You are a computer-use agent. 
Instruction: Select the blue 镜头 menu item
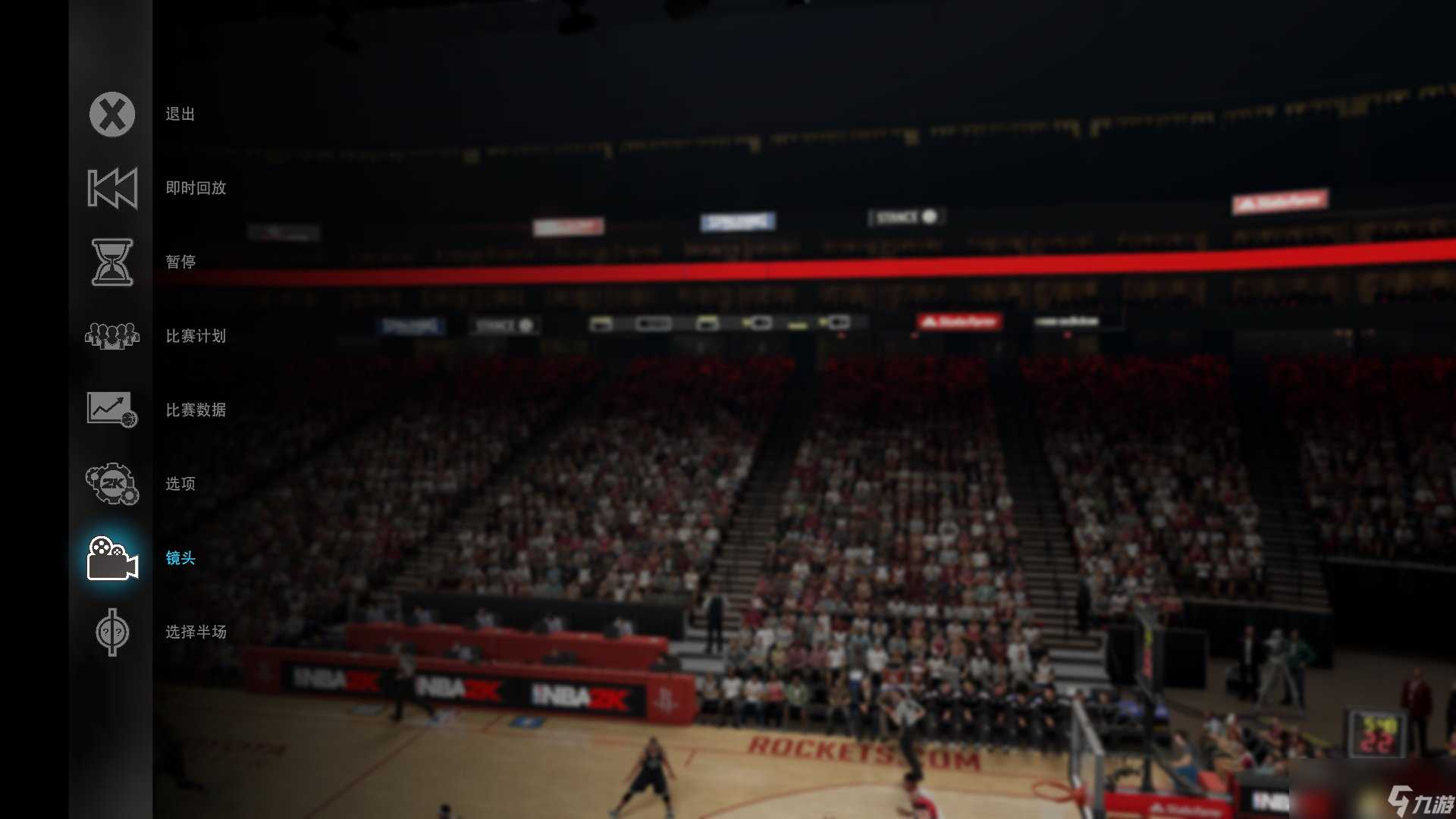tap(179, 559)
